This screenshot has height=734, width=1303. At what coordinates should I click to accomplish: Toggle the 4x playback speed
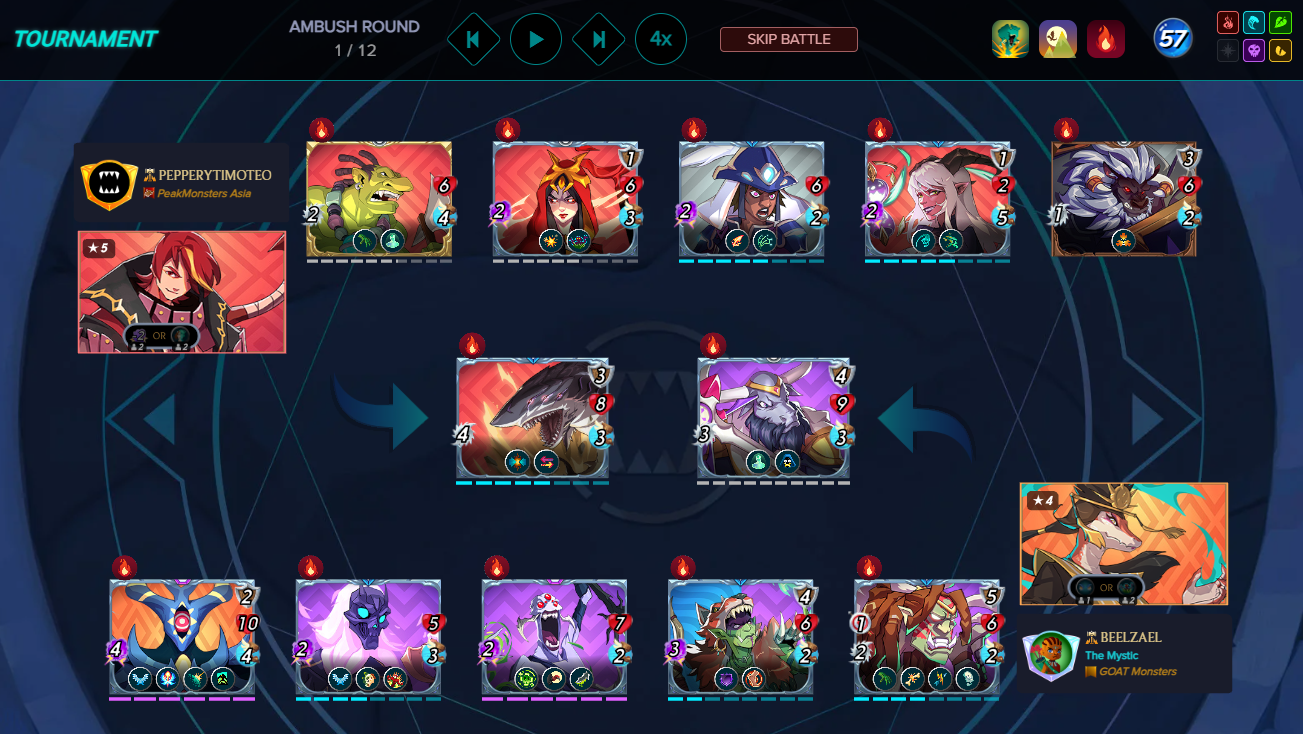coord(660,39)
